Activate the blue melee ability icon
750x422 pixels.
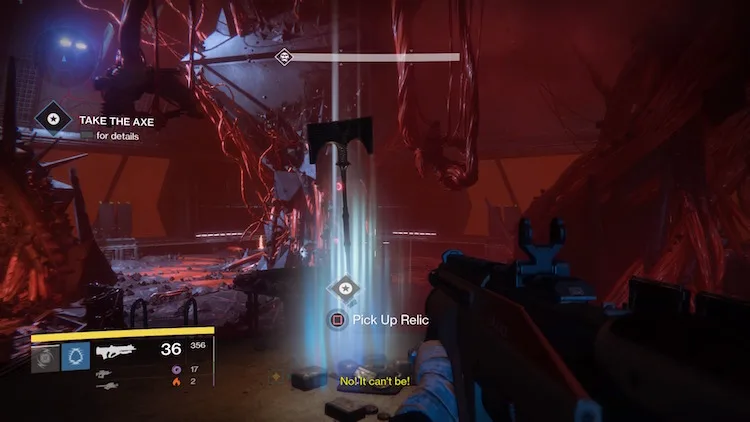[x=76, y=357]
